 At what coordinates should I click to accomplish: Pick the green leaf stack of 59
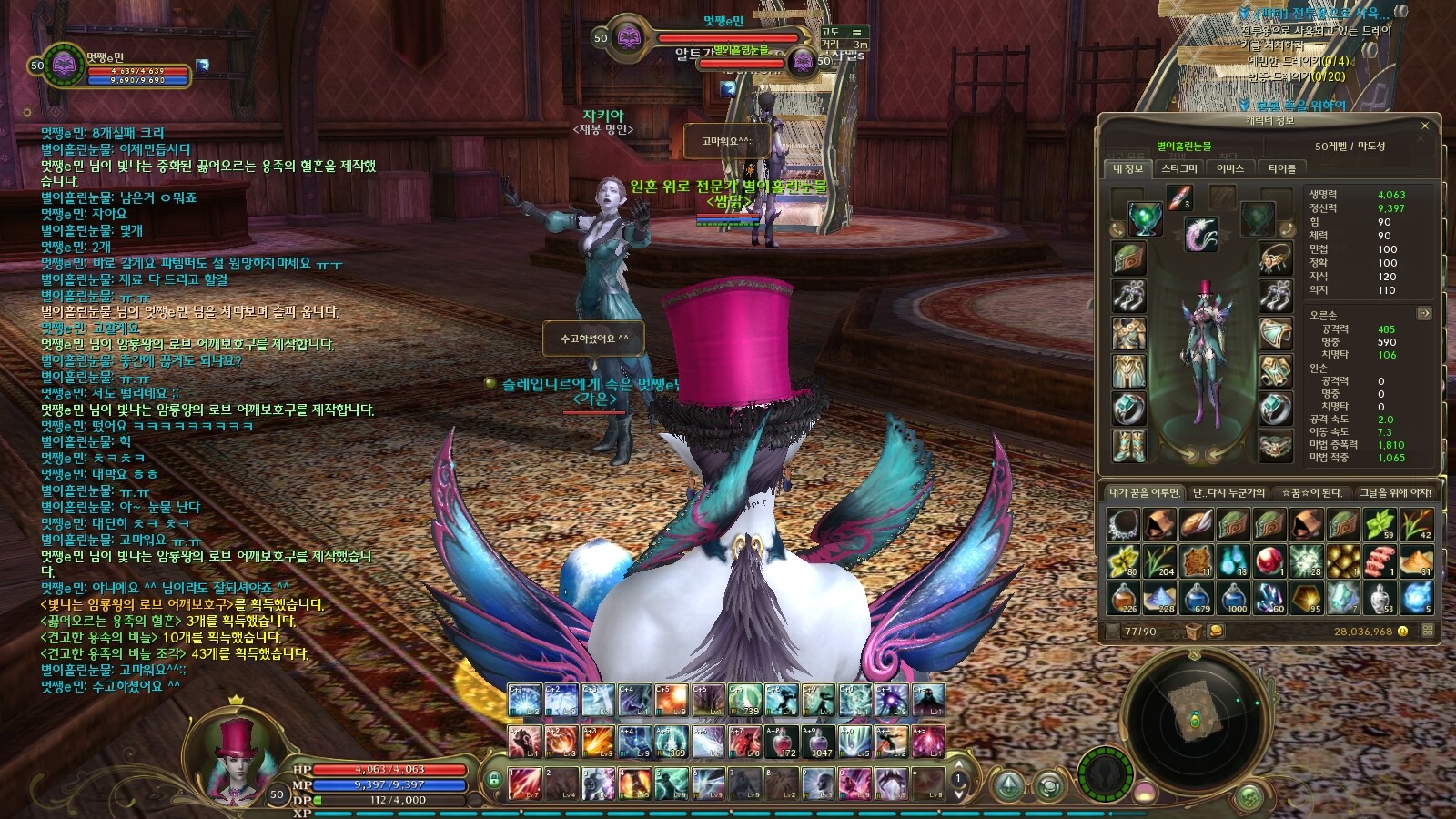coord(1380,525)
